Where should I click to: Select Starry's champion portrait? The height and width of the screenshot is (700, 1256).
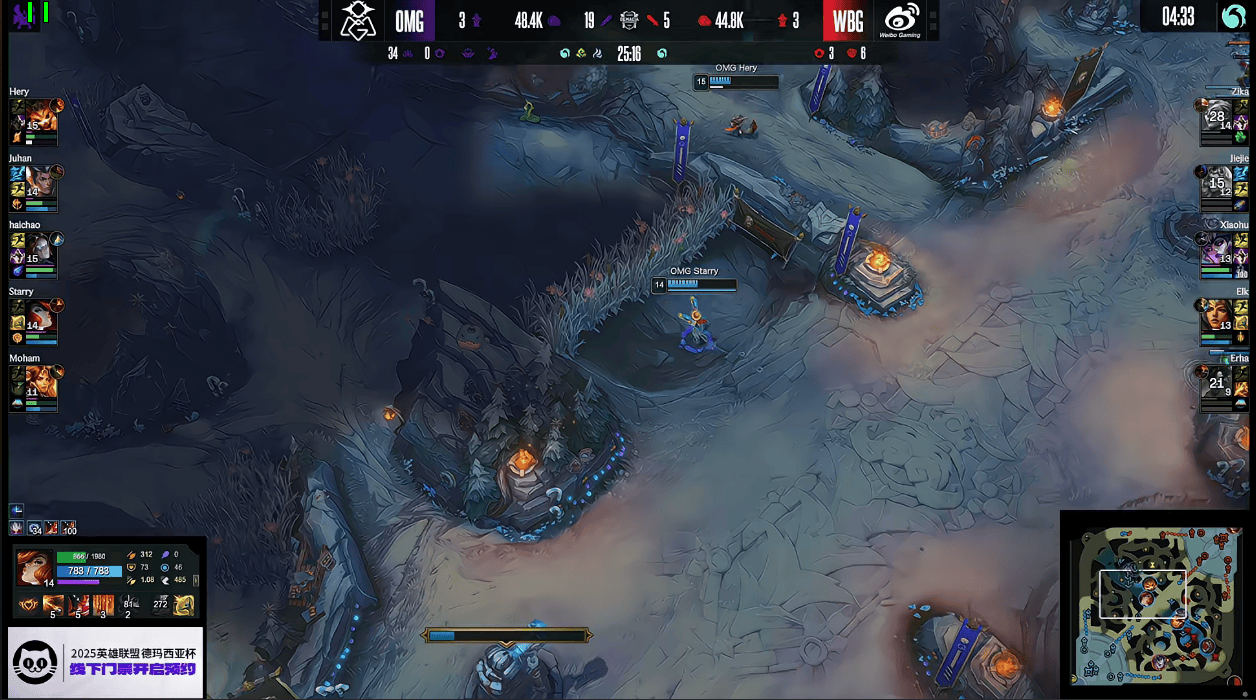[41, 314]
